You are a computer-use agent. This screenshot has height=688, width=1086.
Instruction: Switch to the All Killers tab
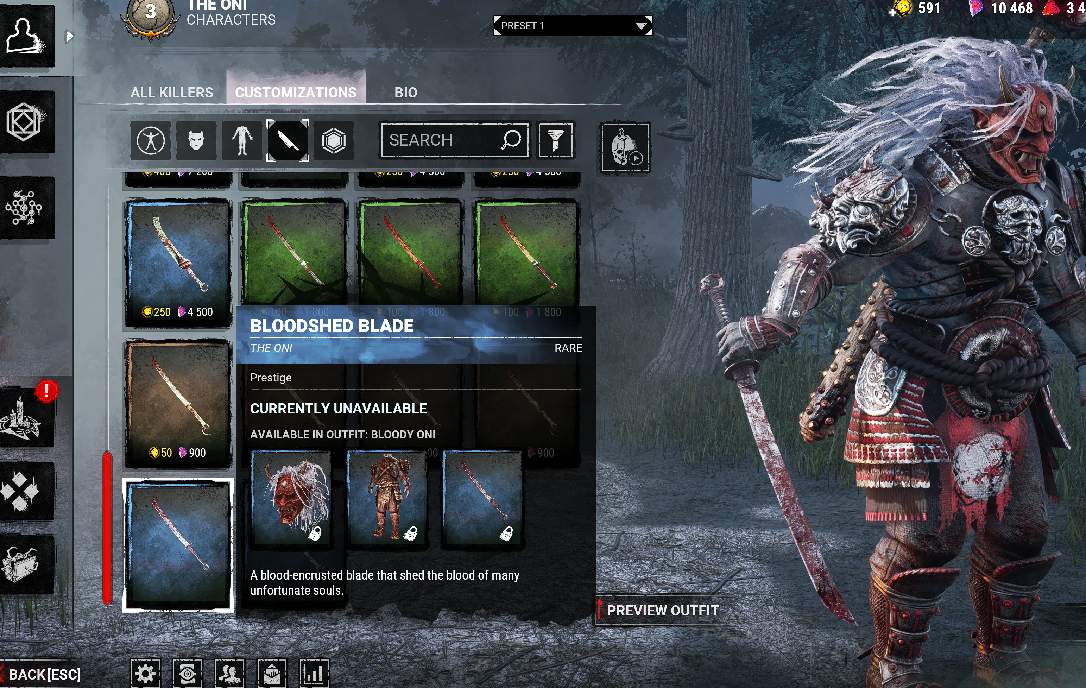tap(172, 92)
